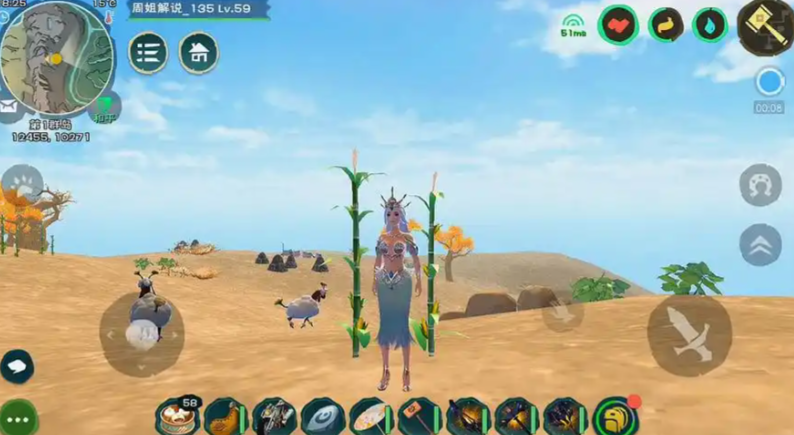Toggle the 和平 peace mode shield
794x435 pixels.
click(105, 106)
